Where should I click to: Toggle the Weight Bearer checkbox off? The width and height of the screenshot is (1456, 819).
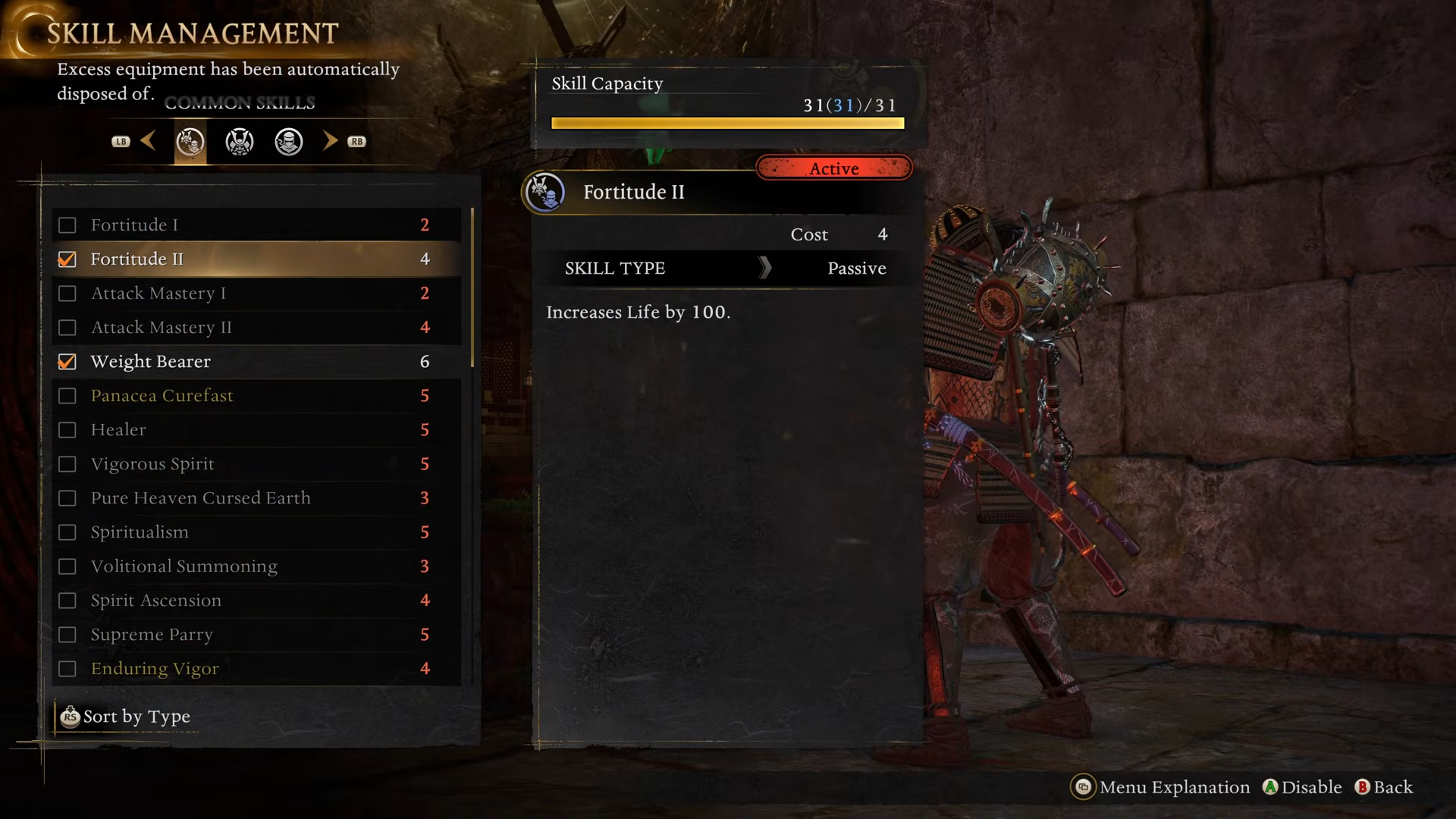67,362
